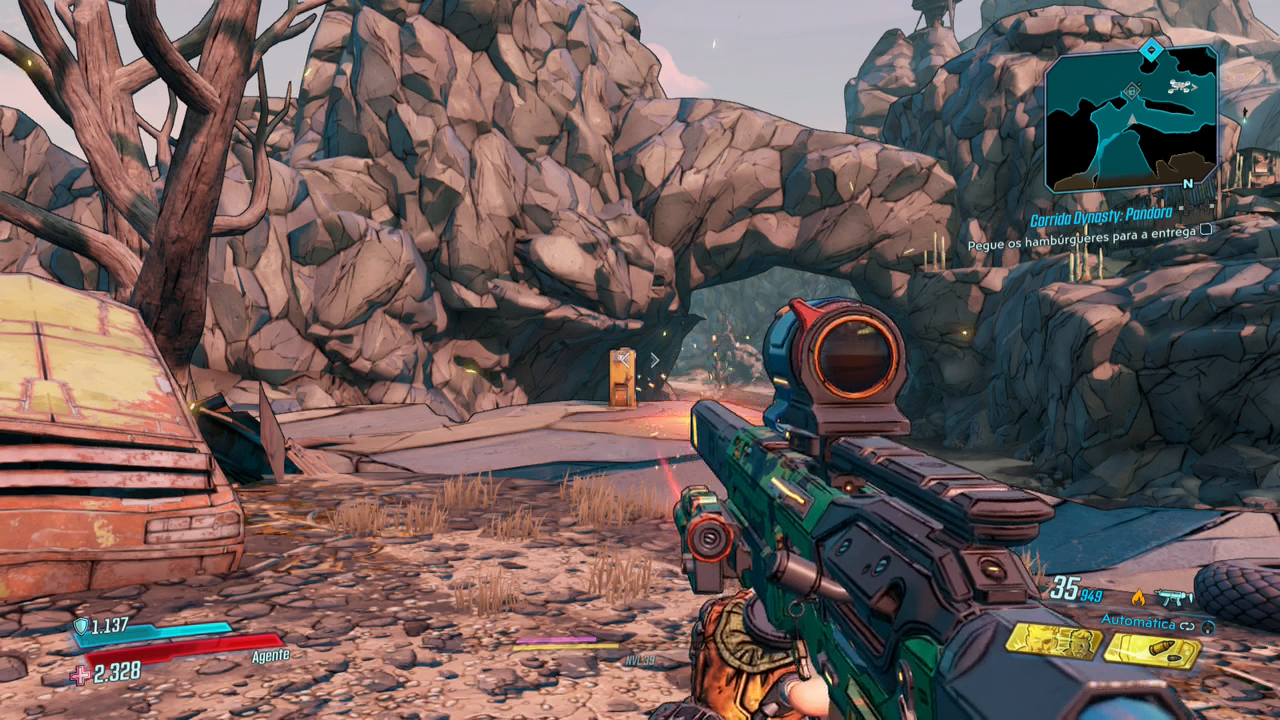Click the fire element icon
This screenshot has width=1280, height=720.
(1137, 597)
